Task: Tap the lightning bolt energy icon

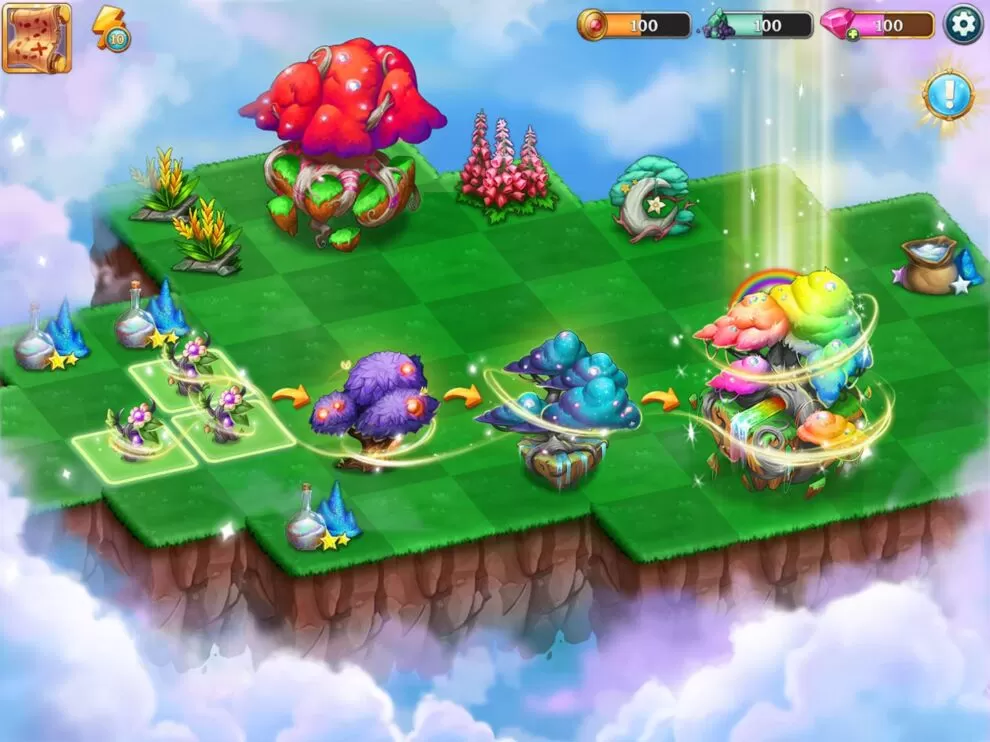Action: coord(110,28)
